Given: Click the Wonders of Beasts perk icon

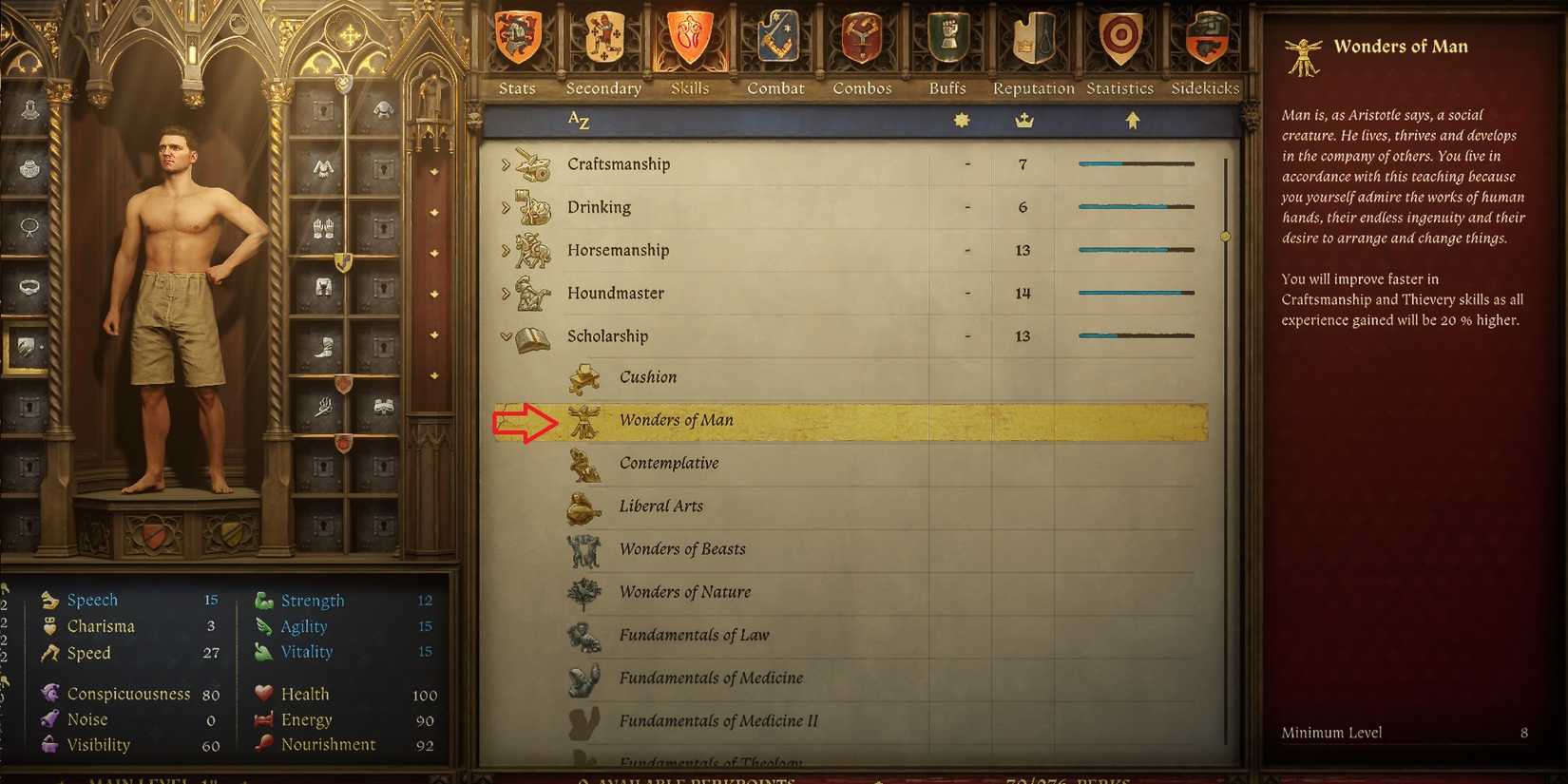Looking at the screenshot, I should (x=583, y=549).
